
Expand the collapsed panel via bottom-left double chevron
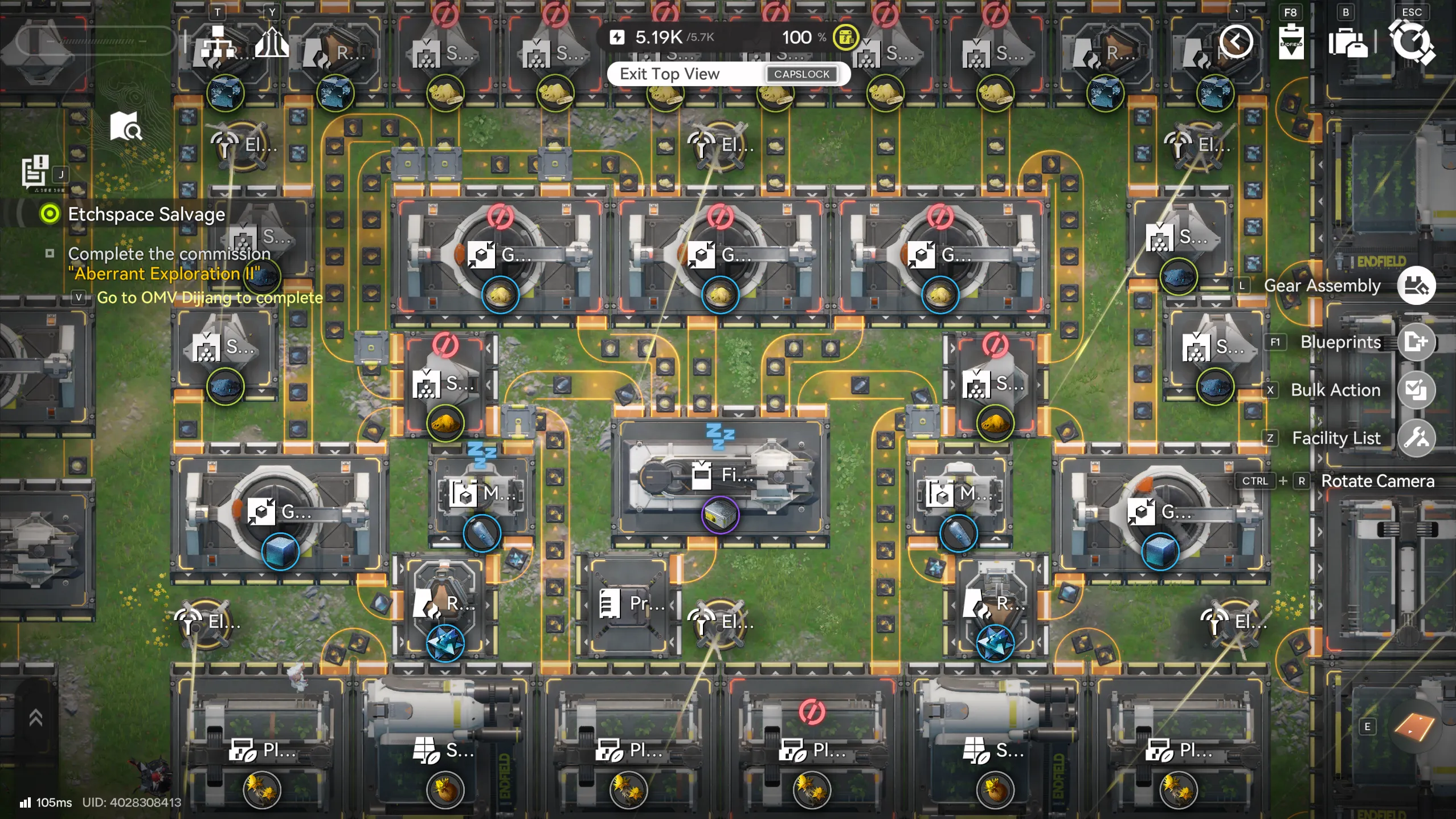pyautogui.click(x=36, y=716)
